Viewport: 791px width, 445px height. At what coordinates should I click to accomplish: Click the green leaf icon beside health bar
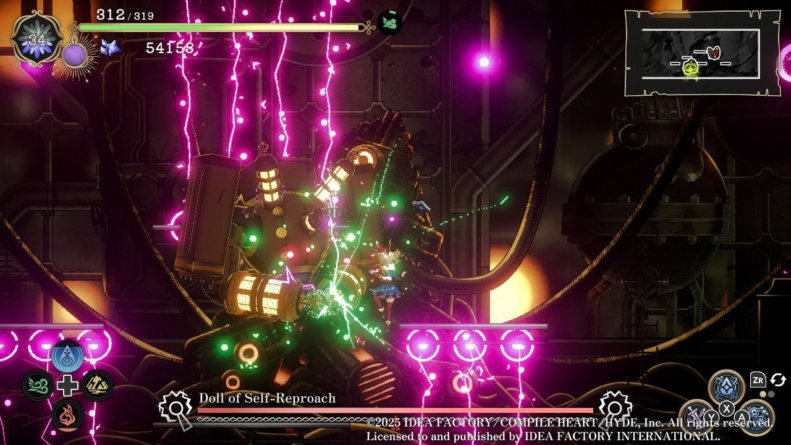point(390,22)
